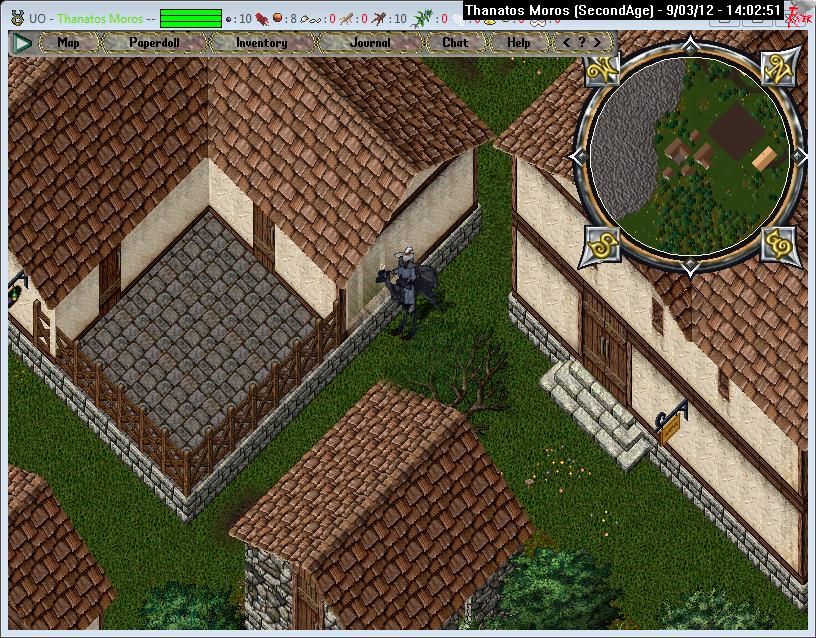Open the Chat menu
This screenshot has width=816, height=638.
click(455, 43)
